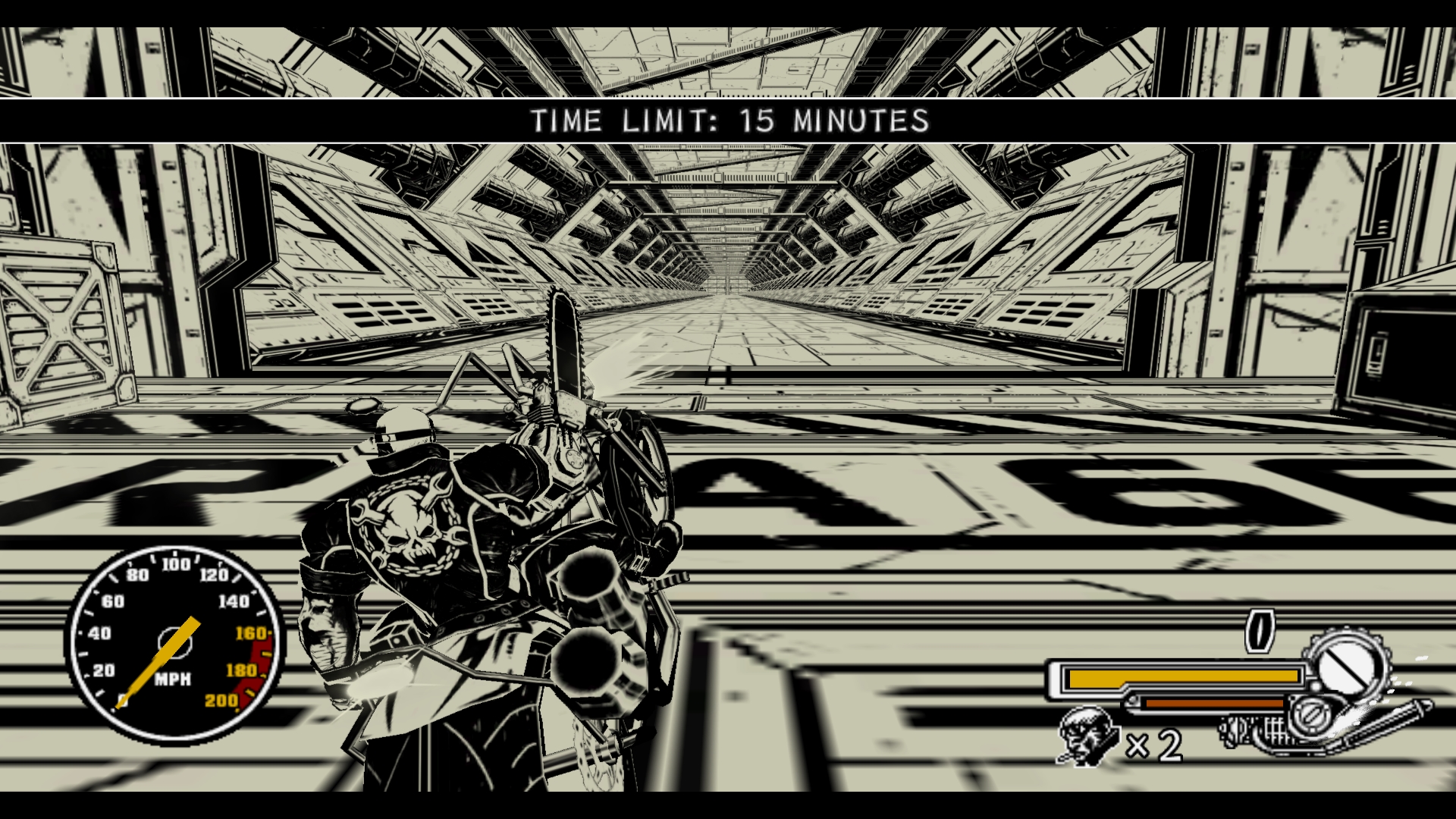Image resolution: width=1456 pixels, height=819 pixels.
Task: Click Jack's head lives icon
Action: click(1088, 736)
